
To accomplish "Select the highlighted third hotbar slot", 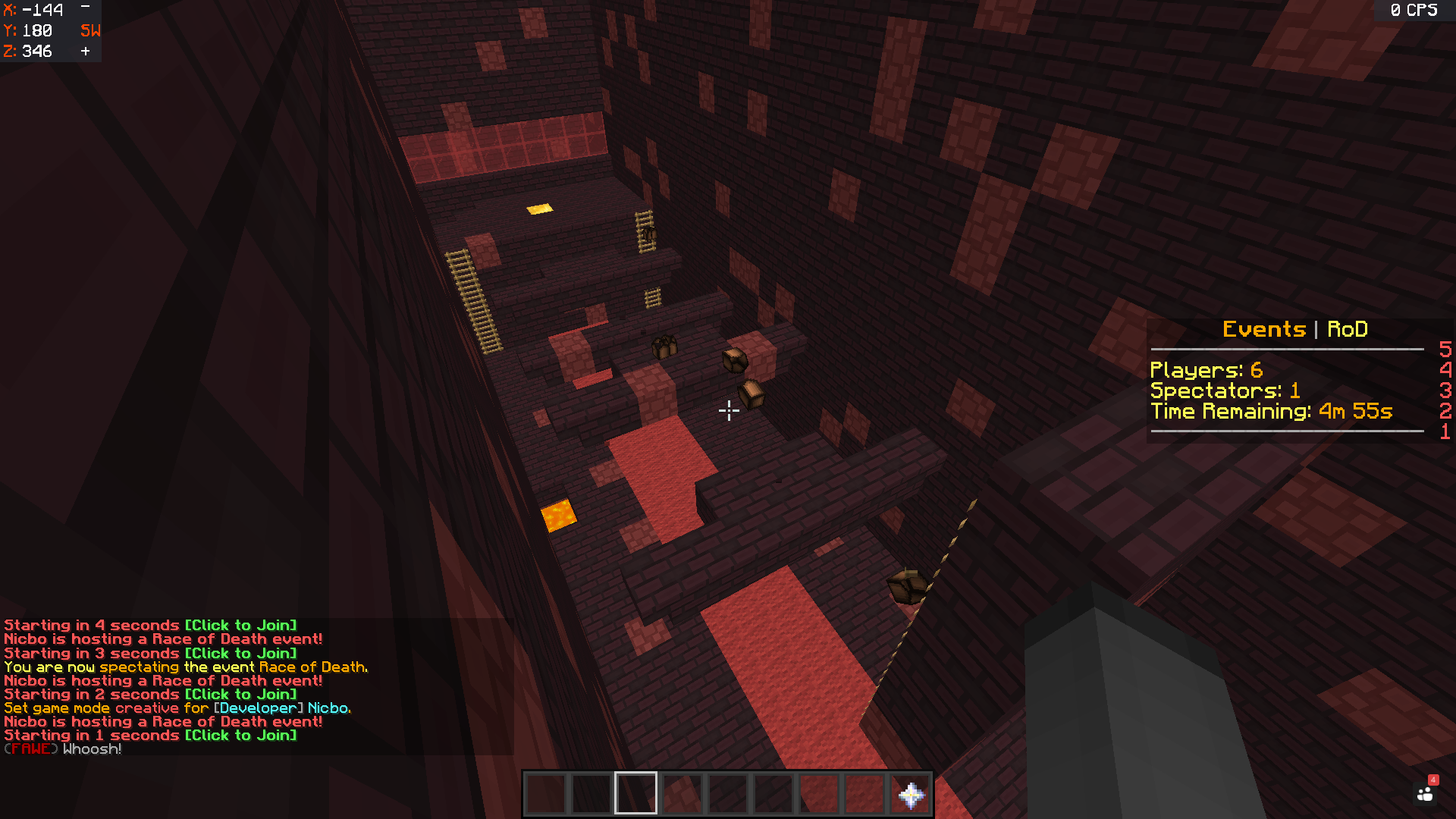I will (635, 792).
